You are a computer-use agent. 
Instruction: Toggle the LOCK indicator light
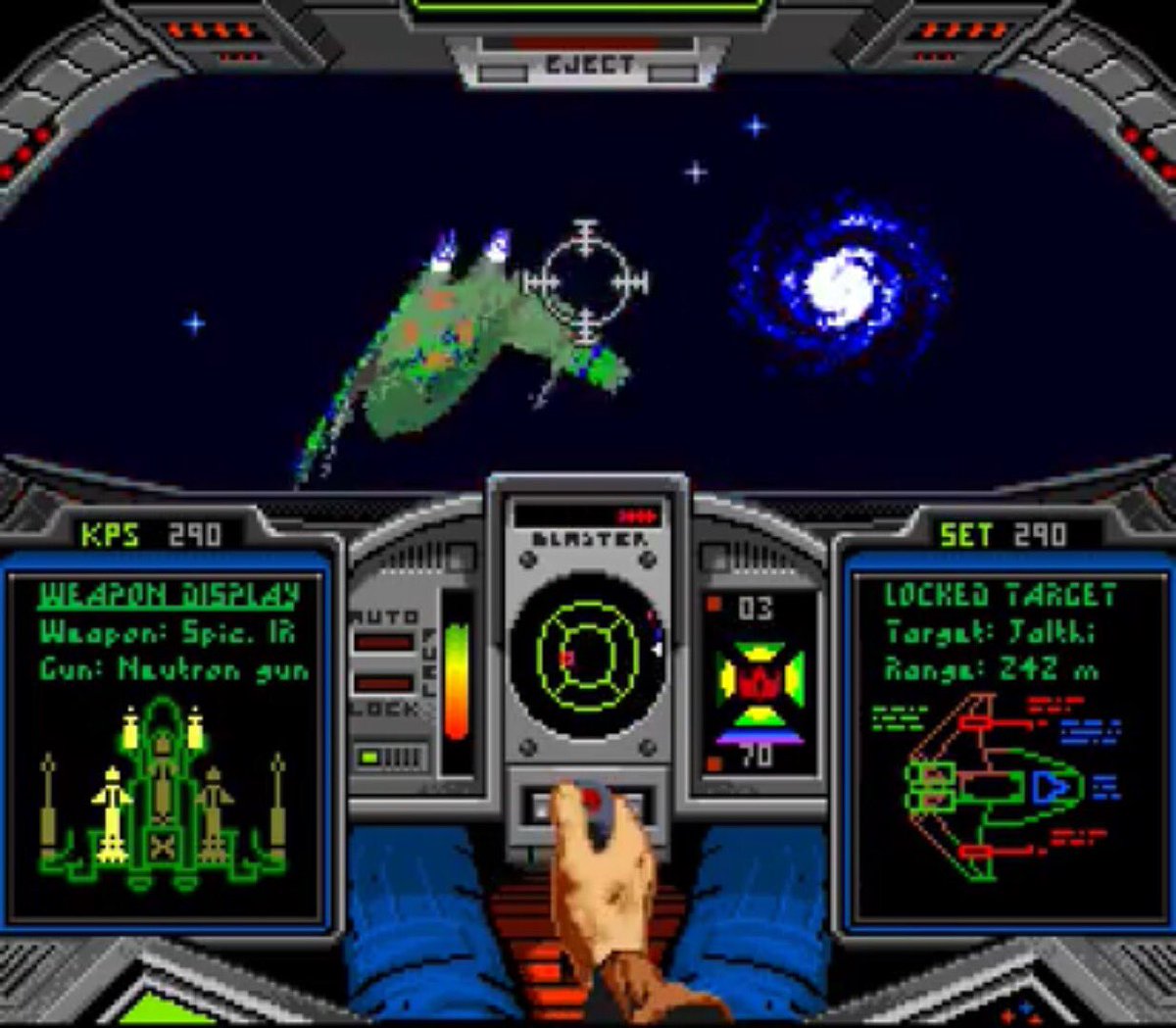coord(384,683)
